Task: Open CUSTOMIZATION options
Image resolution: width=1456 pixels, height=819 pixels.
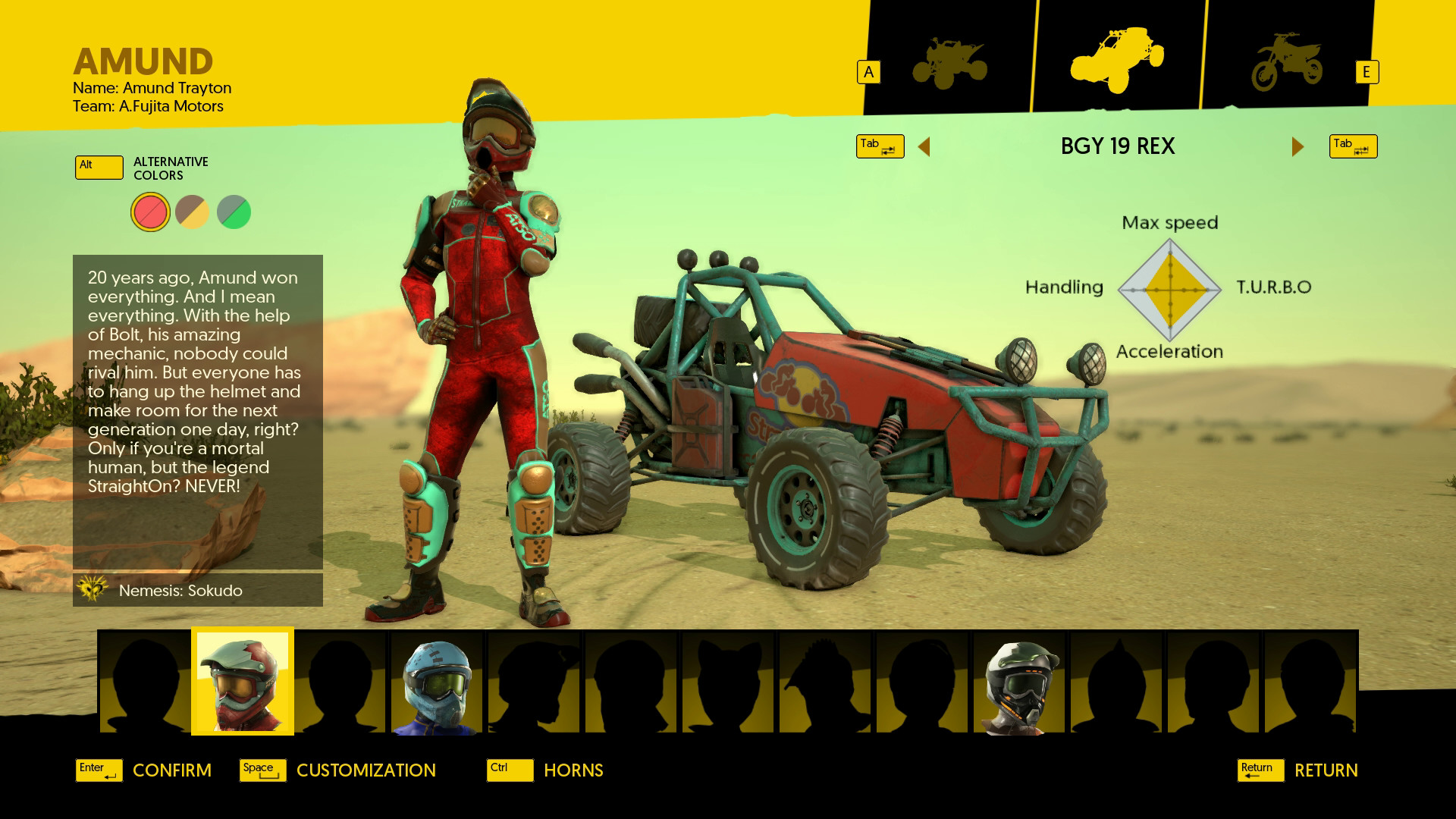Action: tap(365, 770)
